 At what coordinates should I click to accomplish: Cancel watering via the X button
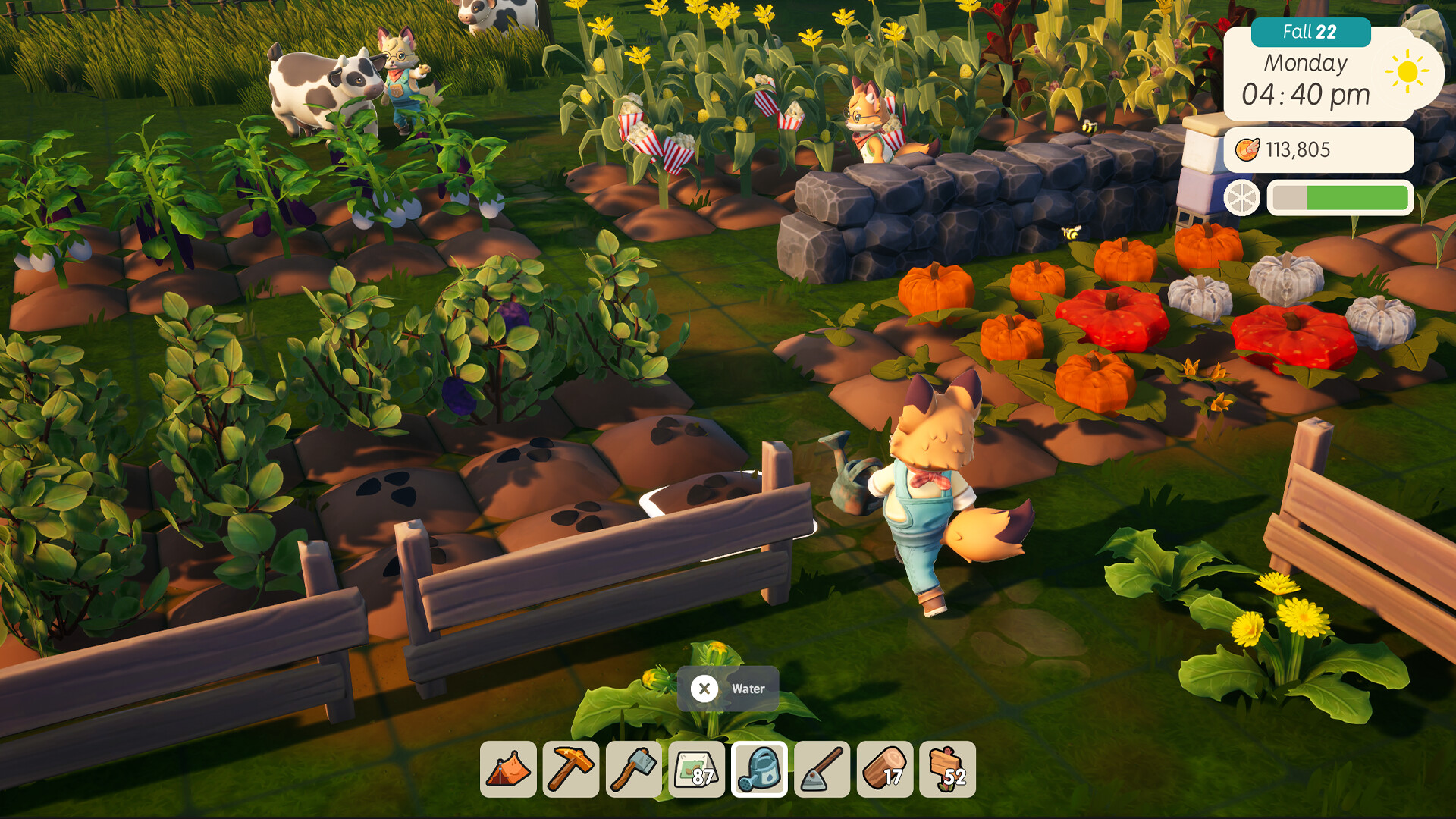click(x=705, y=689)
